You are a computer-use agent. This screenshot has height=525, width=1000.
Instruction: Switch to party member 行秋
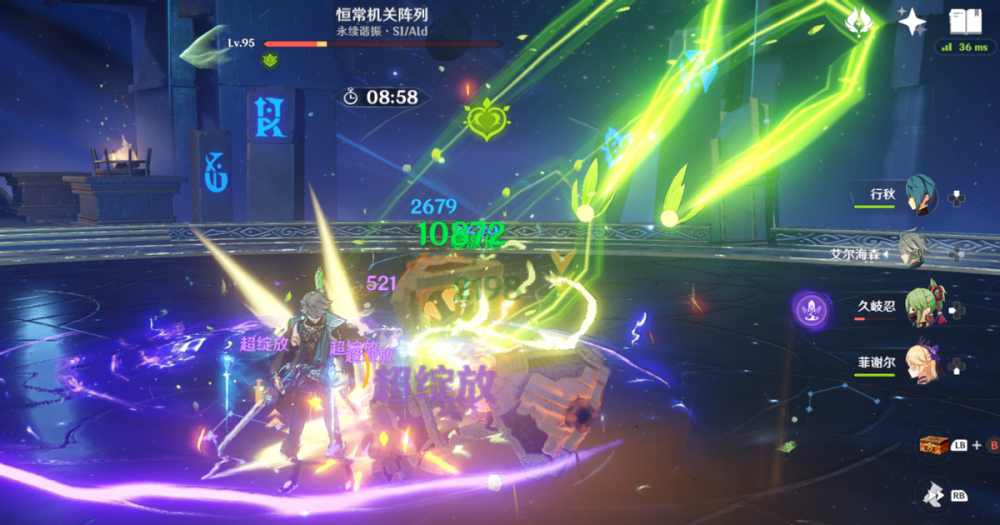click(x=920, y=192)
